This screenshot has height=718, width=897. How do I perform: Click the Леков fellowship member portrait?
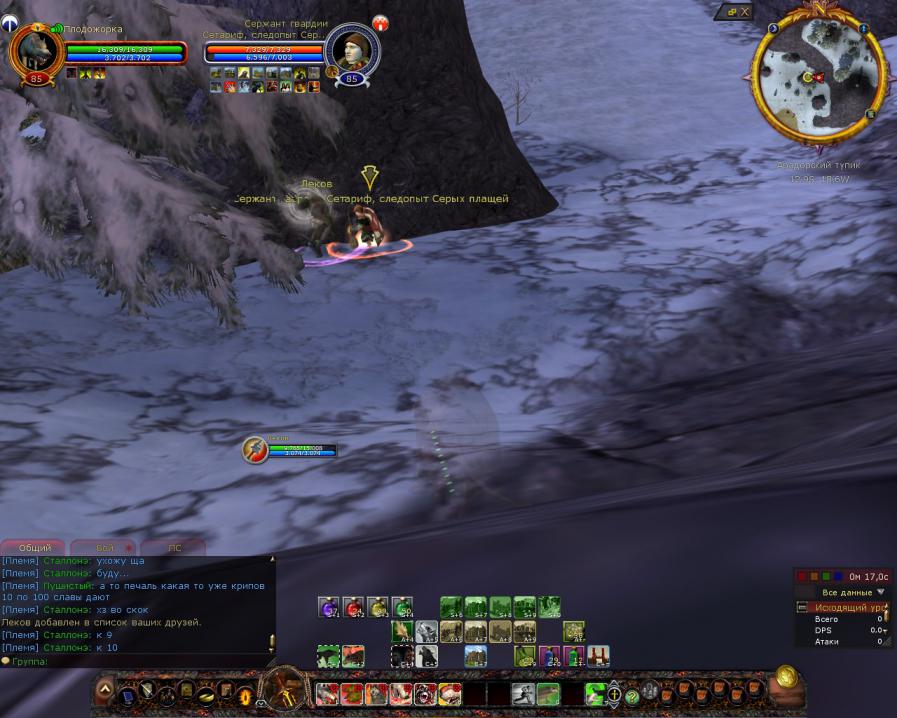point(255,450)
